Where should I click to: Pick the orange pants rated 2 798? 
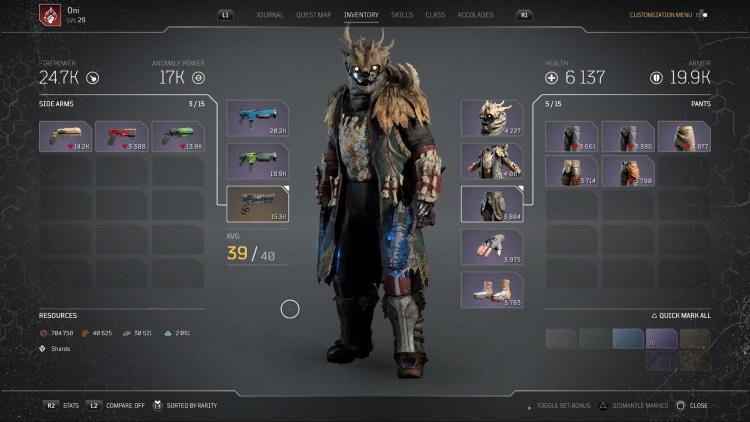[627, 171]
